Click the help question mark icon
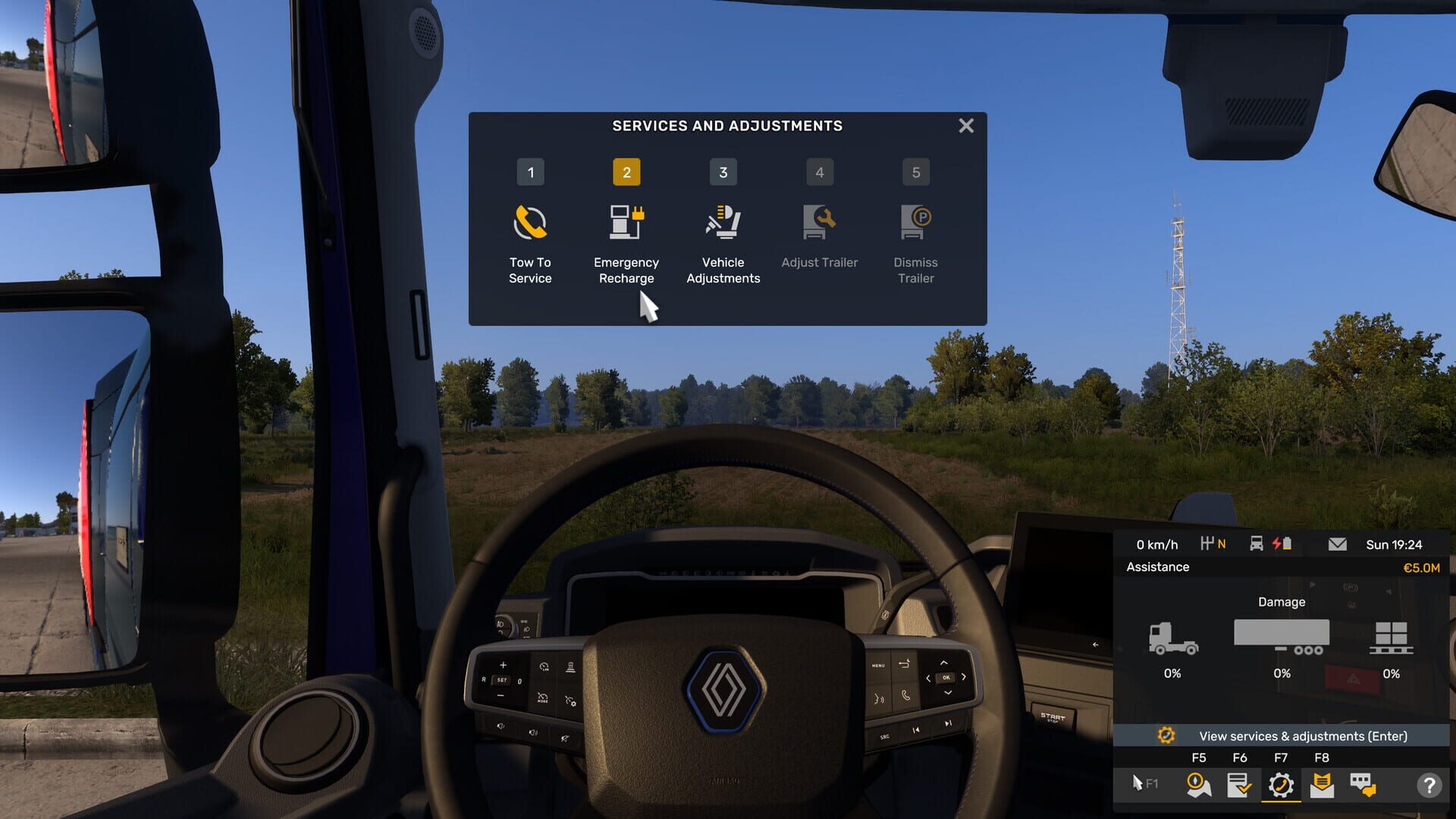Viewport: 1456px width, 819px height. pos(1430,785)
